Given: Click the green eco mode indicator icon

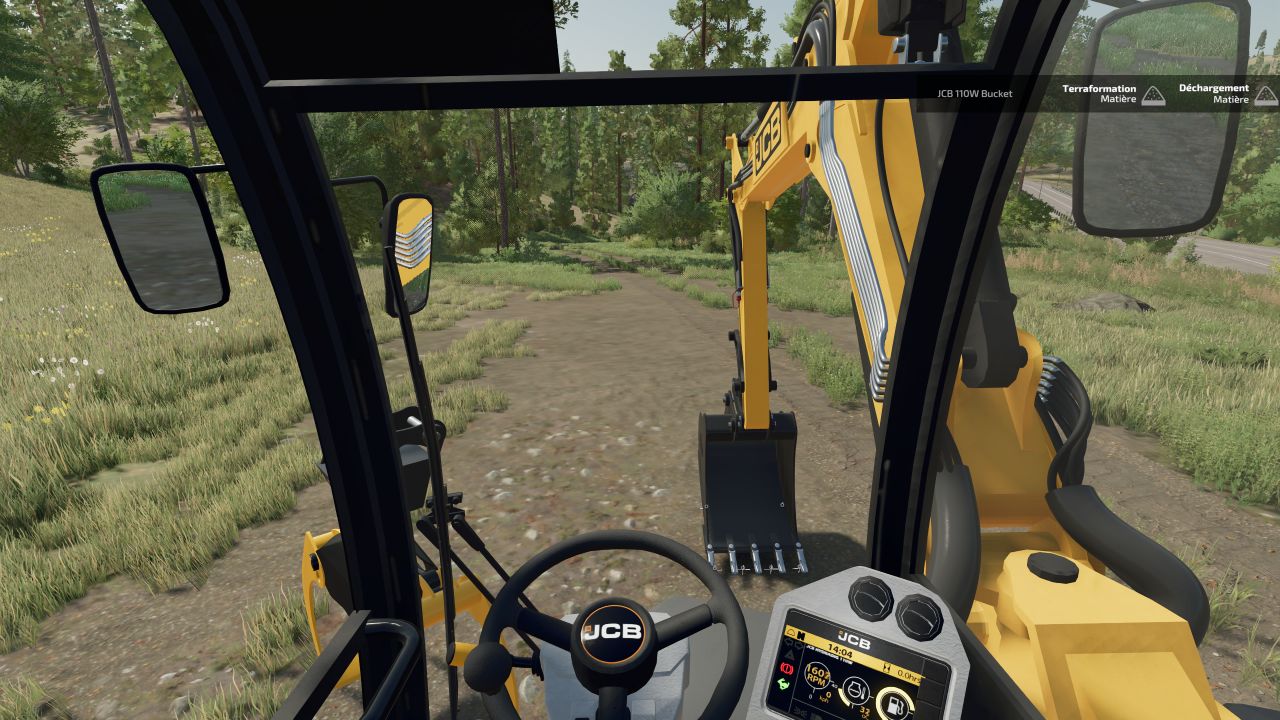Looking at the screenshot, I should [782, 683].
